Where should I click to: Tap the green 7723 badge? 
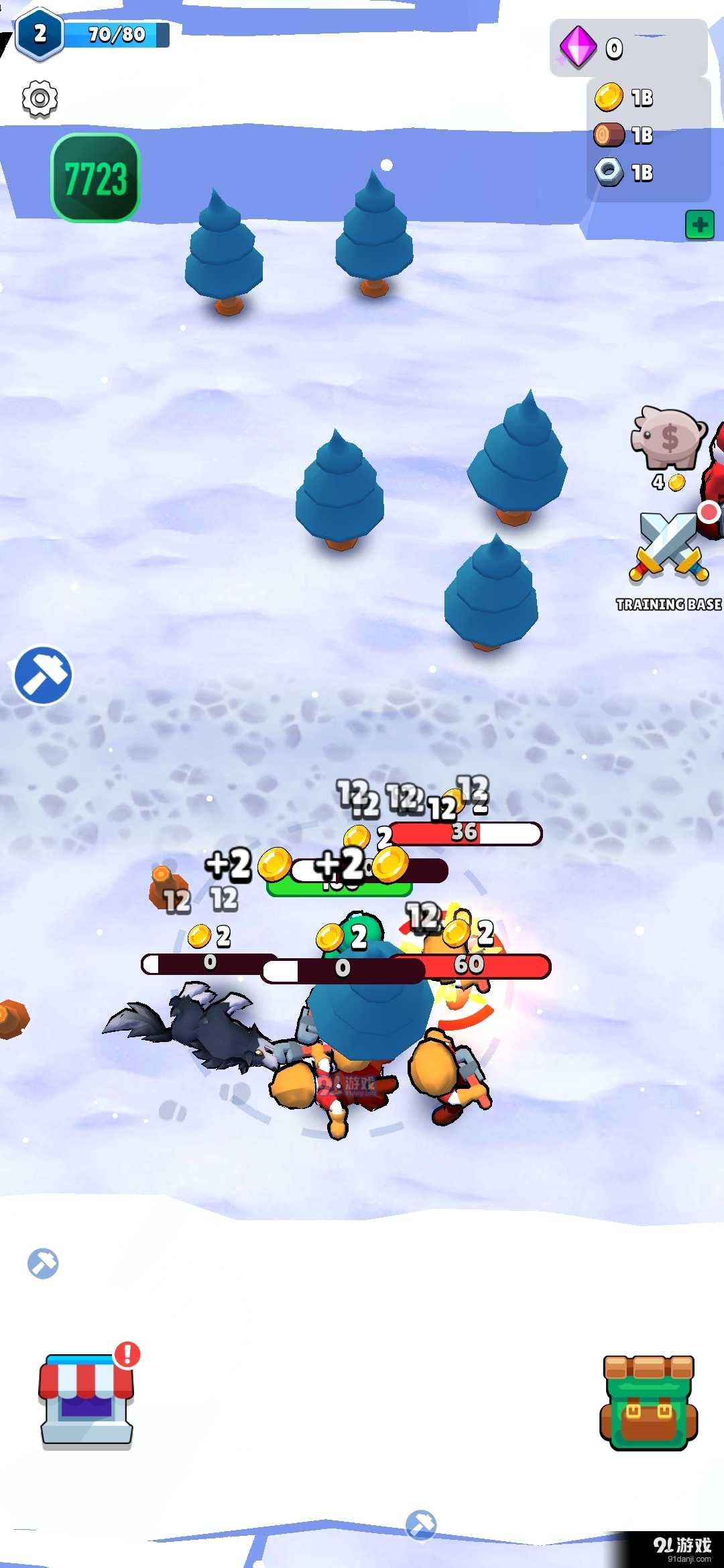click(x=95, y=178)
